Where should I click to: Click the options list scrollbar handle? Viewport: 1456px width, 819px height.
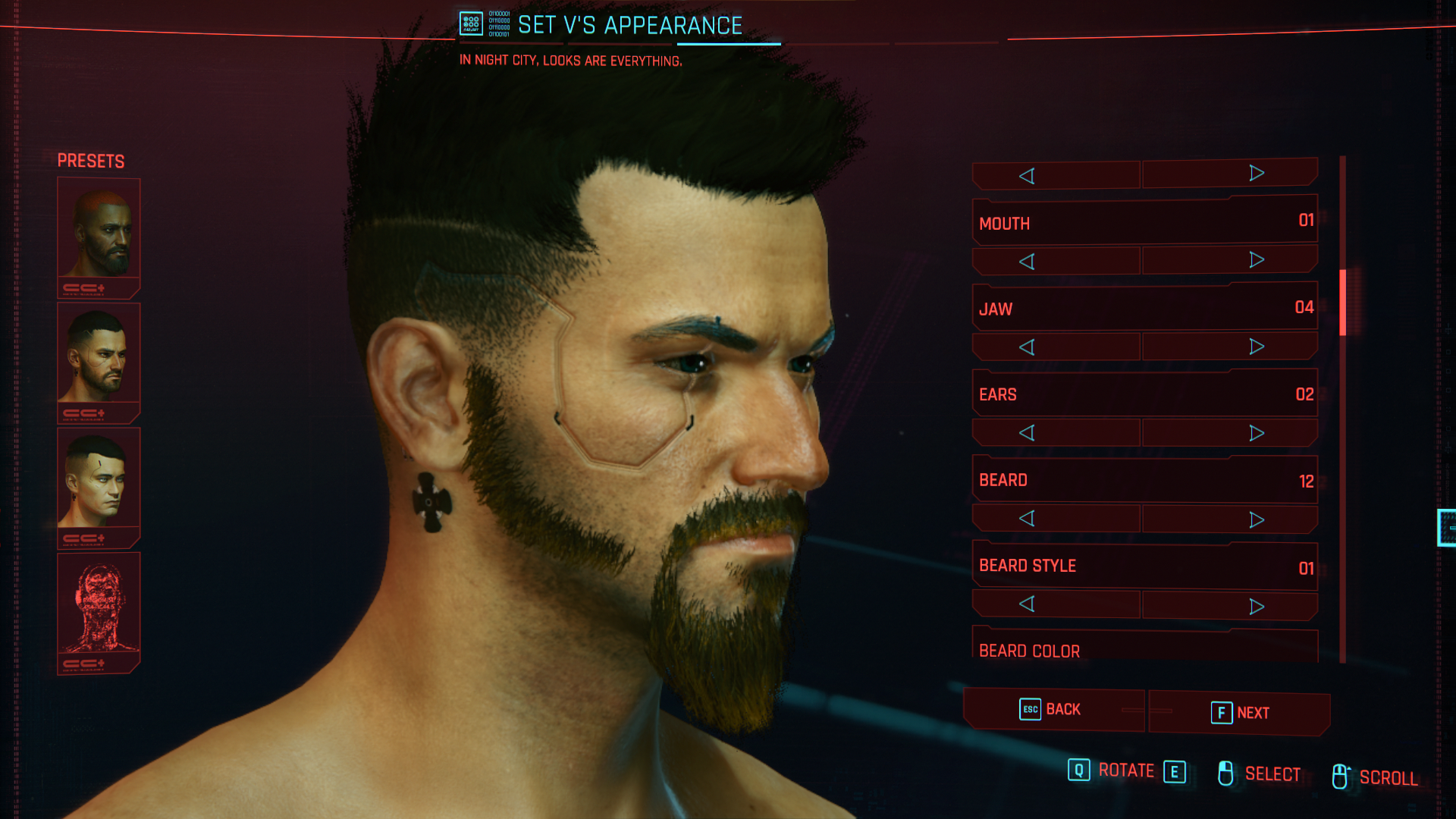(x=1342, y=302)
